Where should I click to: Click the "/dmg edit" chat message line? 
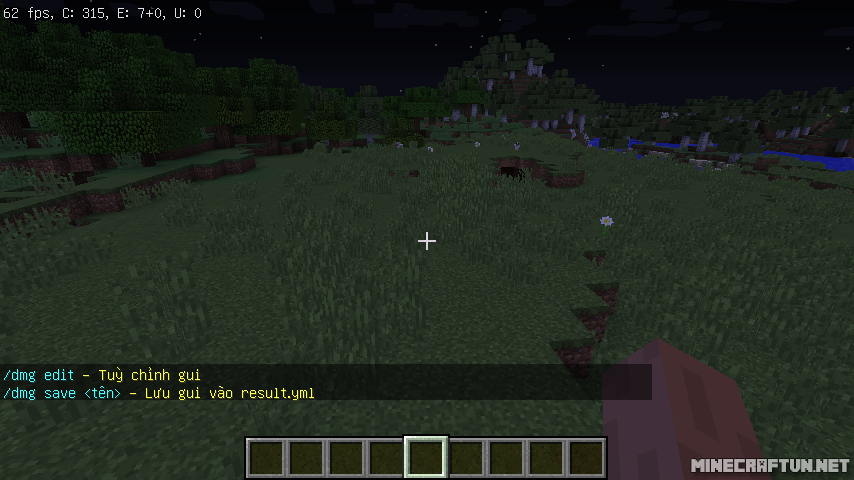102,375
